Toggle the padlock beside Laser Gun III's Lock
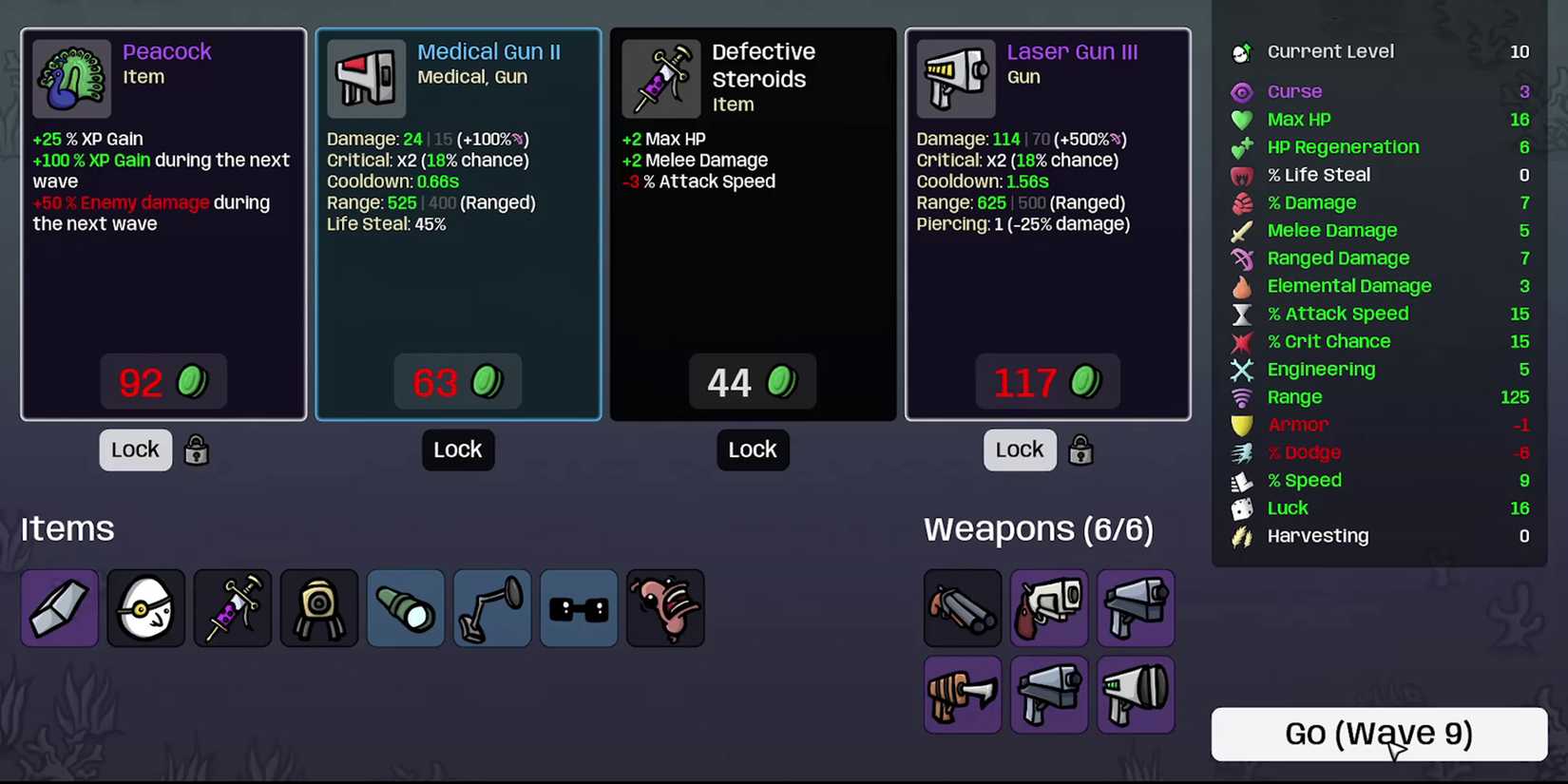The height and width of the screenshot is (784, 1568). click(1080, 449)
